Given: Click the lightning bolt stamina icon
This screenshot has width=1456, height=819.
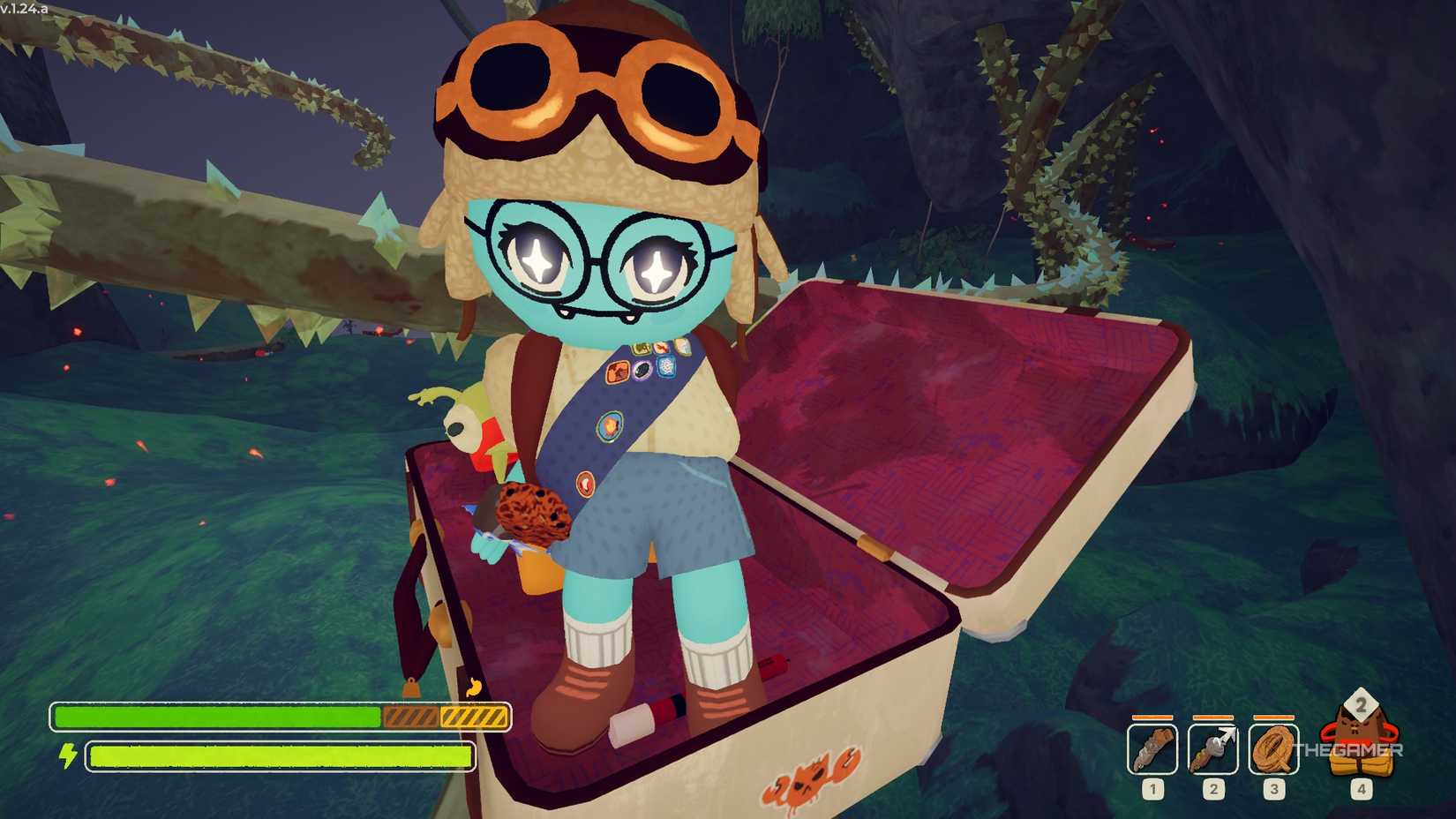Looking at the screenshot, I should [x=68, y=756].
